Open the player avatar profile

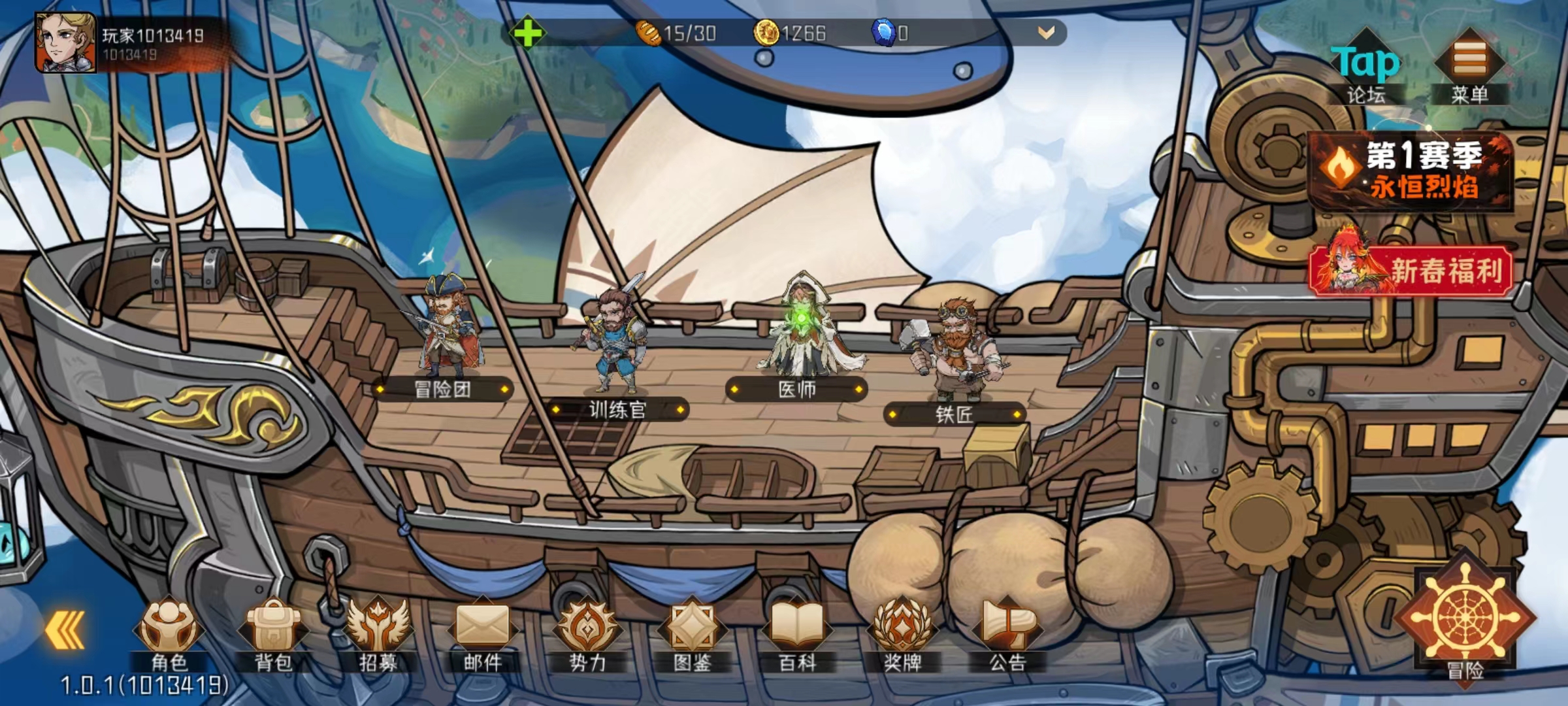[x=65, y=43]
